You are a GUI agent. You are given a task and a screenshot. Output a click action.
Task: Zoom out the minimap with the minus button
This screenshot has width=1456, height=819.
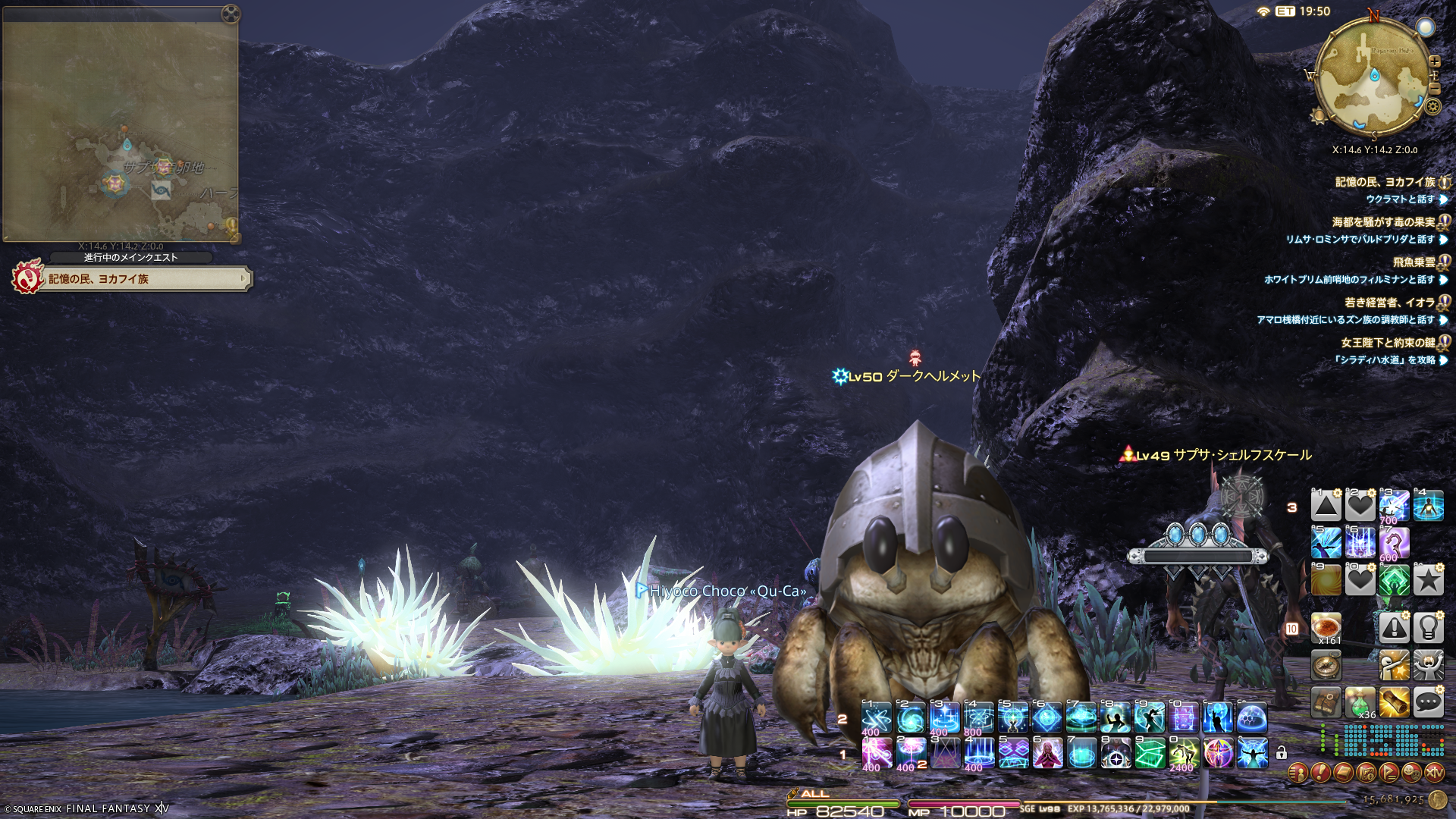coord(1434,88)
